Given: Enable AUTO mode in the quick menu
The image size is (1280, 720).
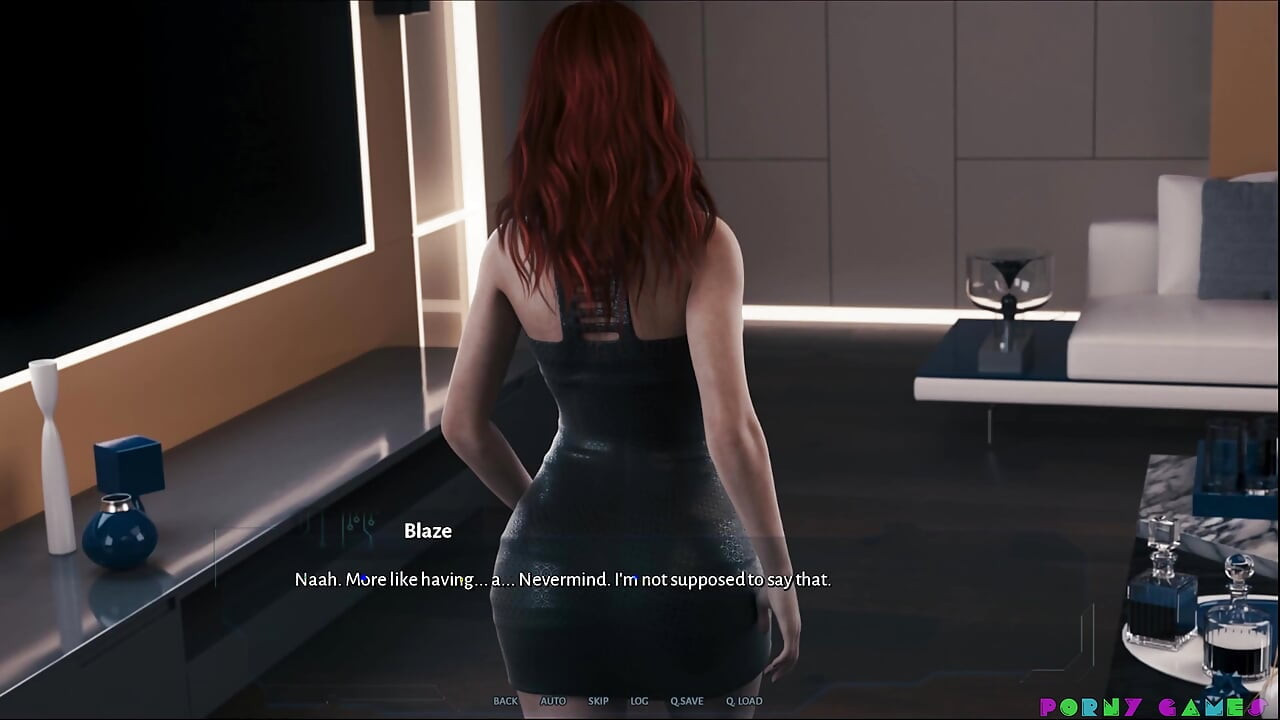Looking at the screenshot, I should point(553,701).
